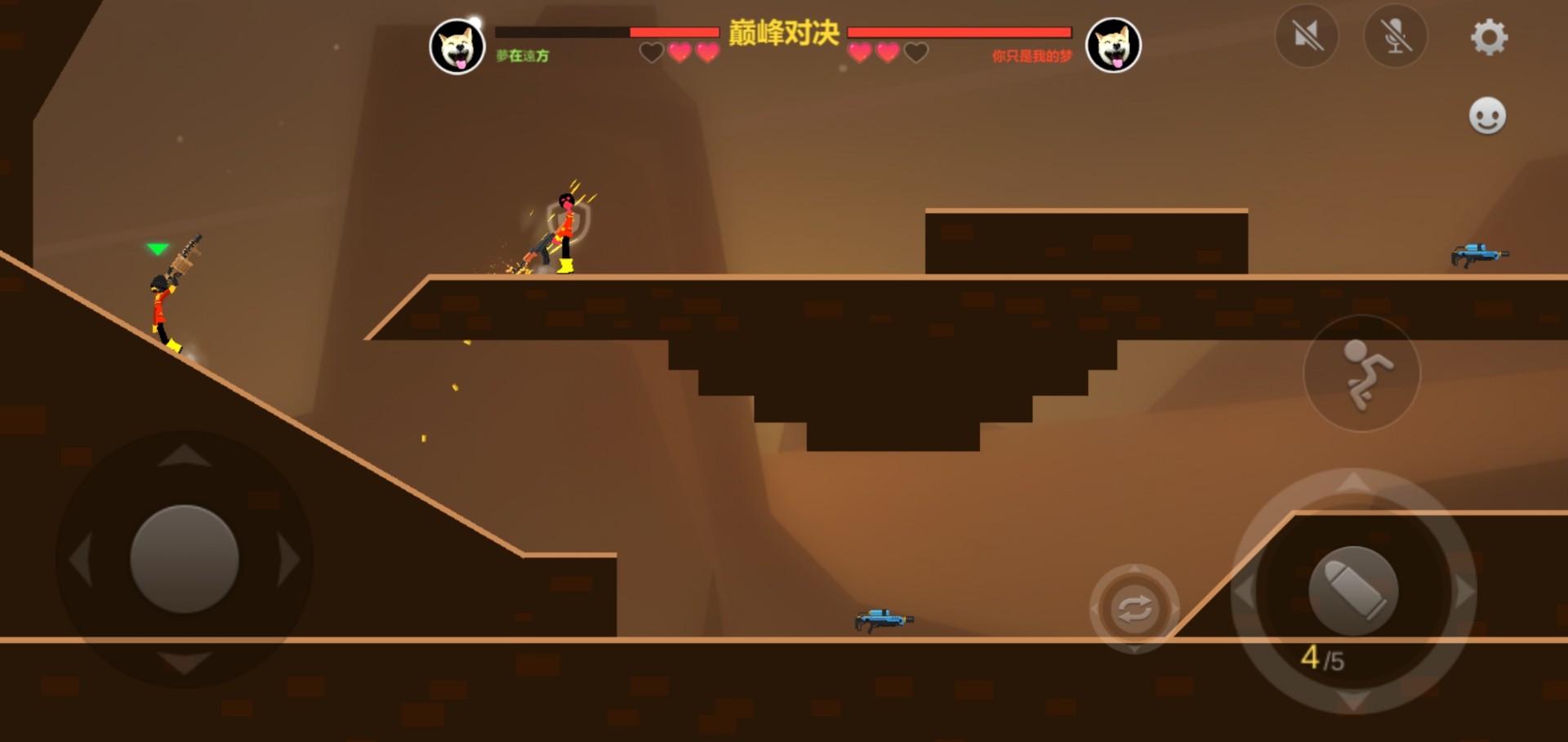The width and height of the screenshot is (1568, 742).
Task: Tap the 夢在遠方 player name
Action: tap(523, 54)
